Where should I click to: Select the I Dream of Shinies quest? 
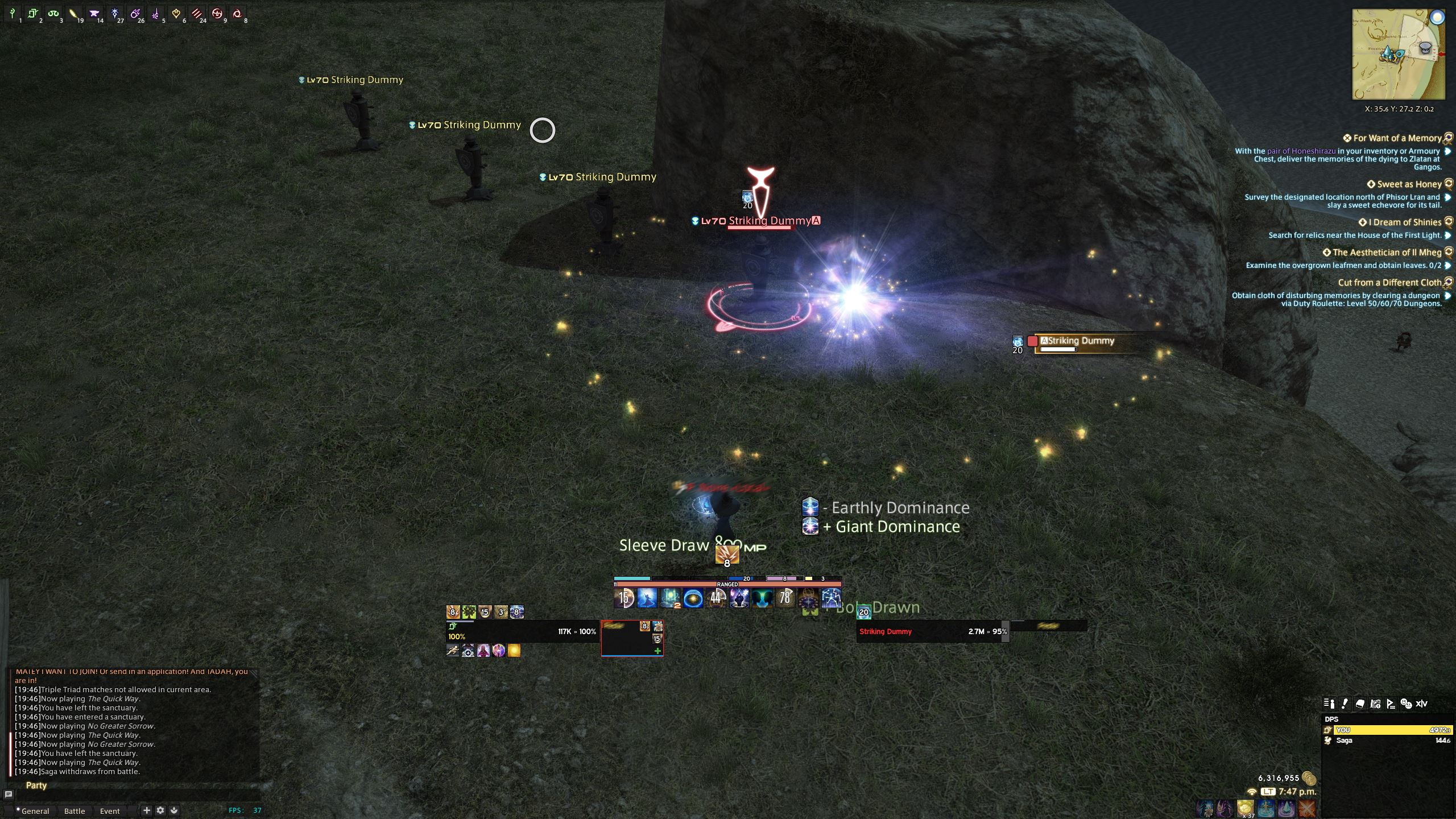1404,222
